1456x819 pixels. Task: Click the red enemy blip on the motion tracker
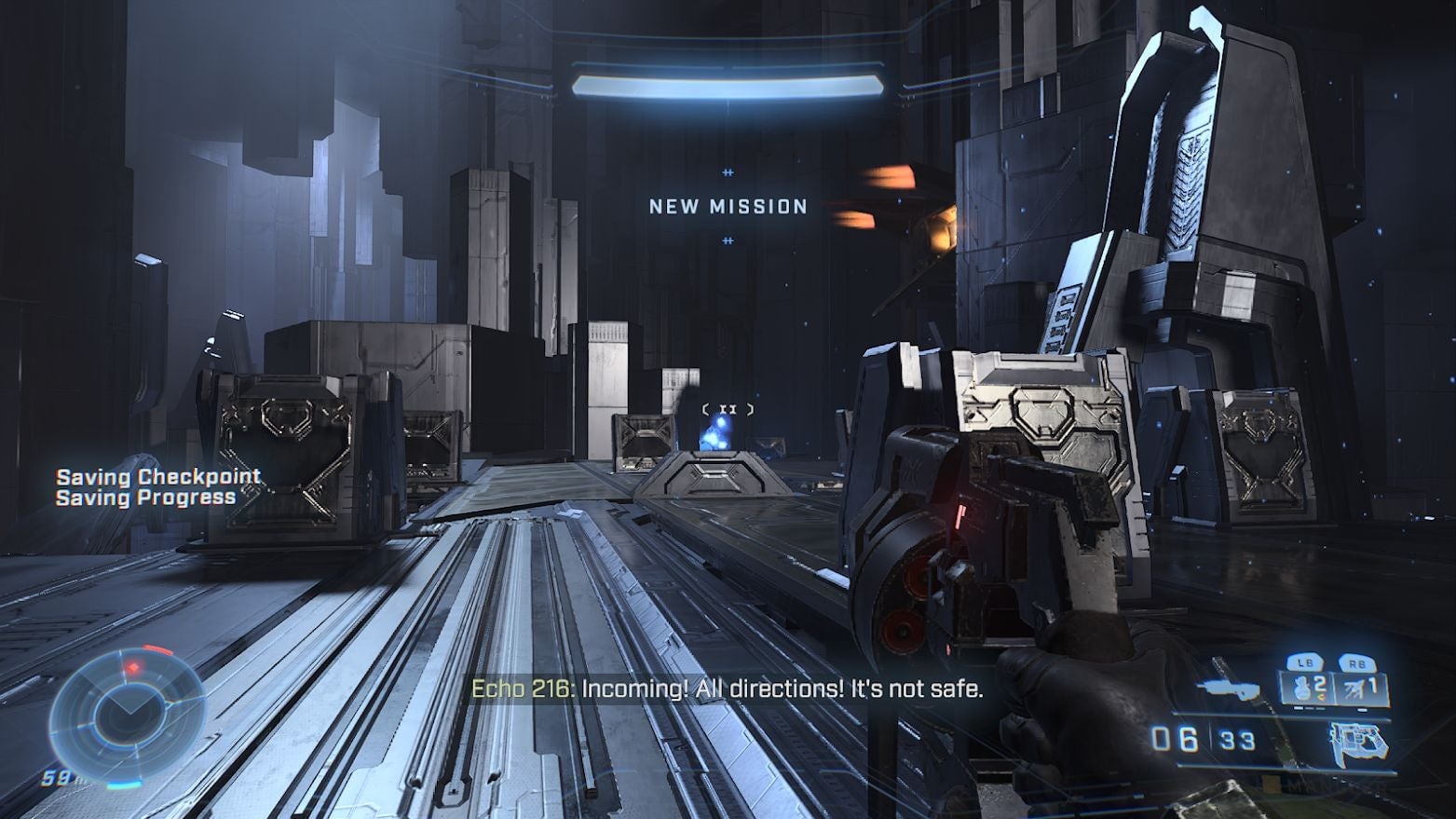tap(133, 667)
